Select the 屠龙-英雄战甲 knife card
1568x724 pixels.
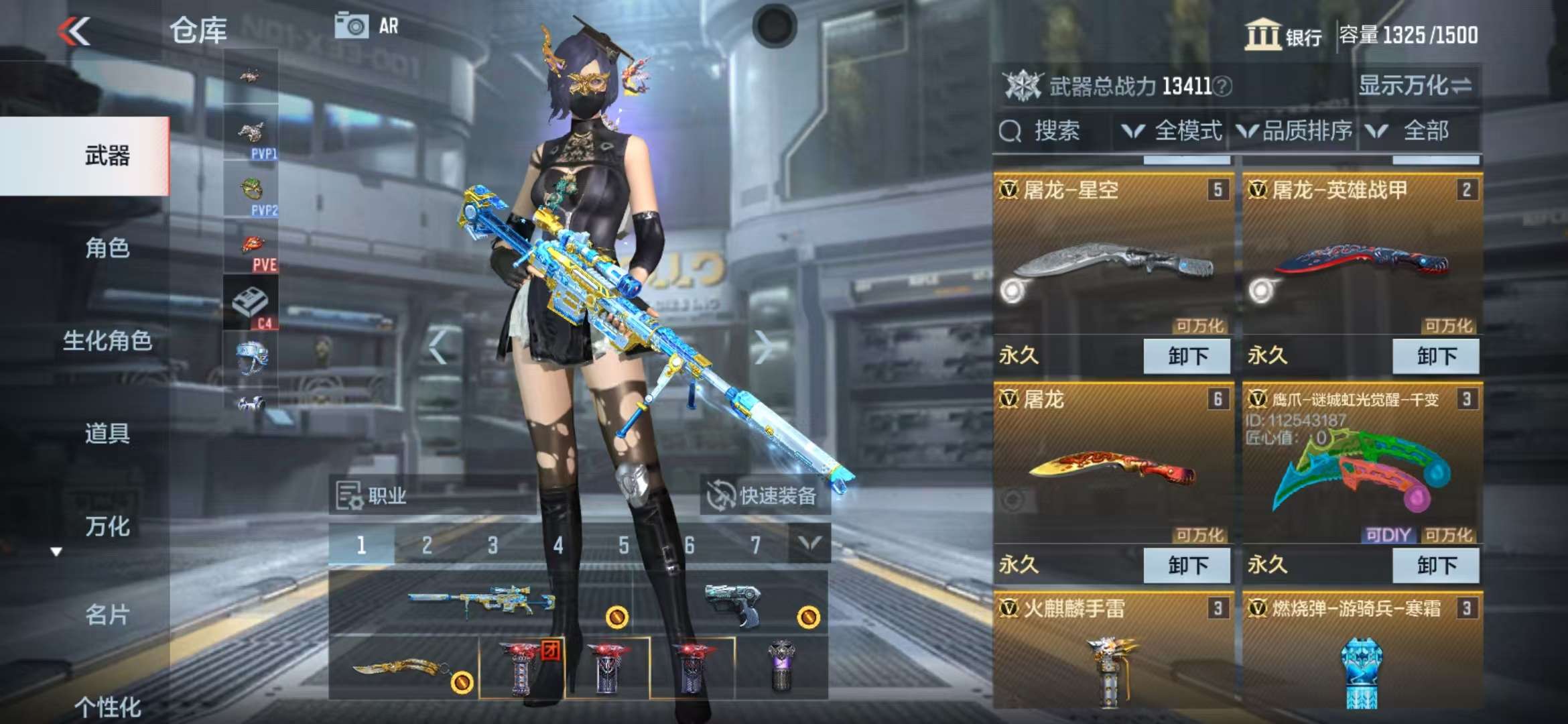tap(1362, 261)
